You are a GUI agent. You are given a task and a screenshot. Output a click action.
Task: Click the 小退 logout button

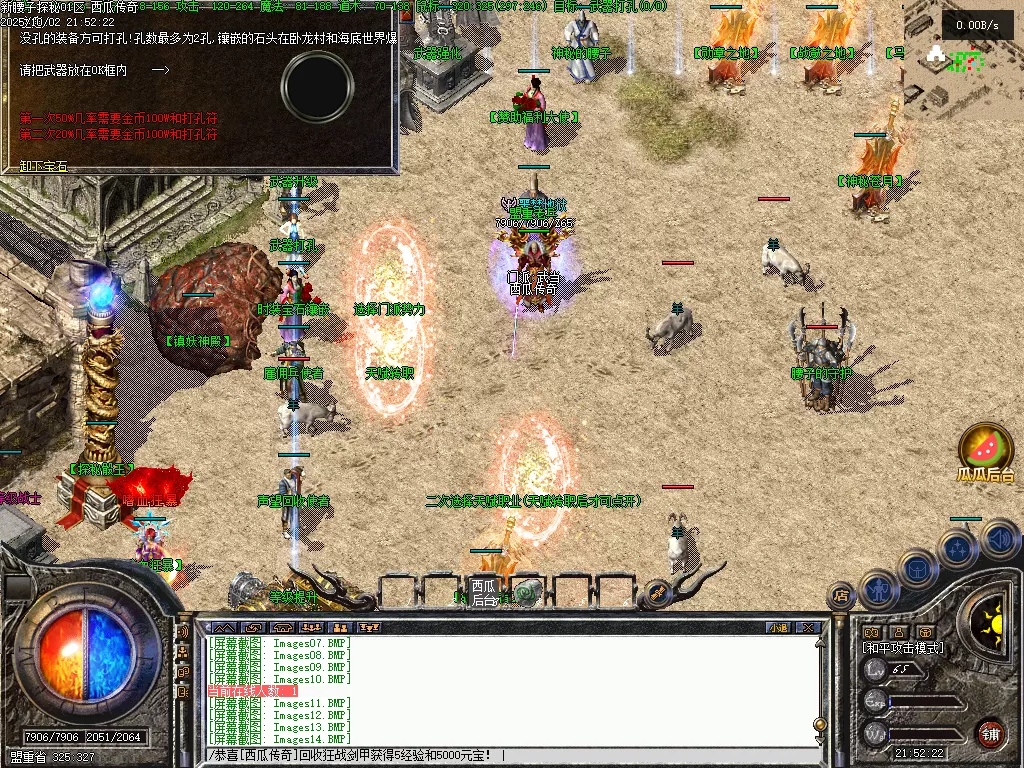[778, 627]
